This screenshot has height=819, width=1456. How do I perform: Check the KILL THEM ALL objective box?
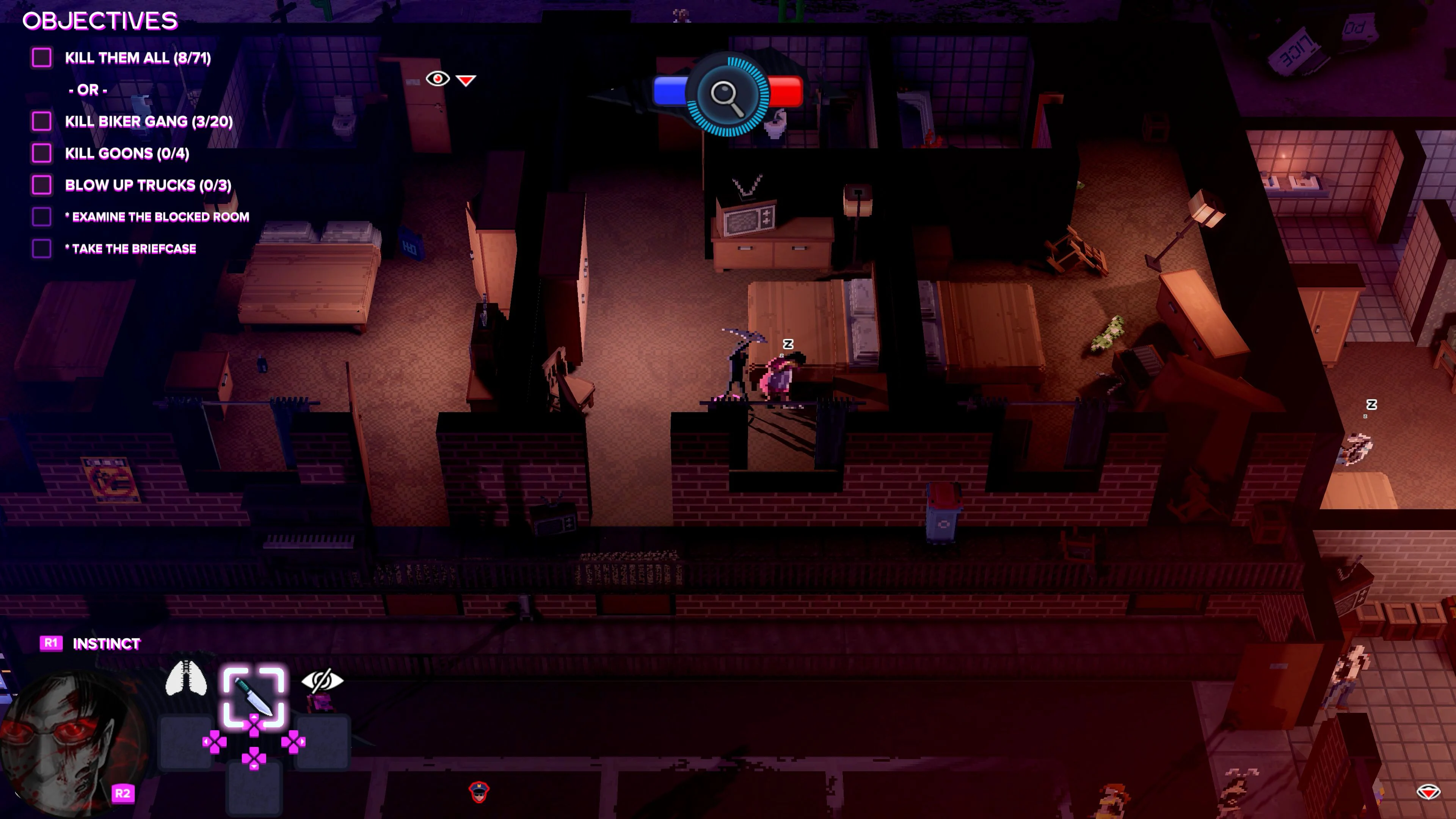[x=42, y=57]
